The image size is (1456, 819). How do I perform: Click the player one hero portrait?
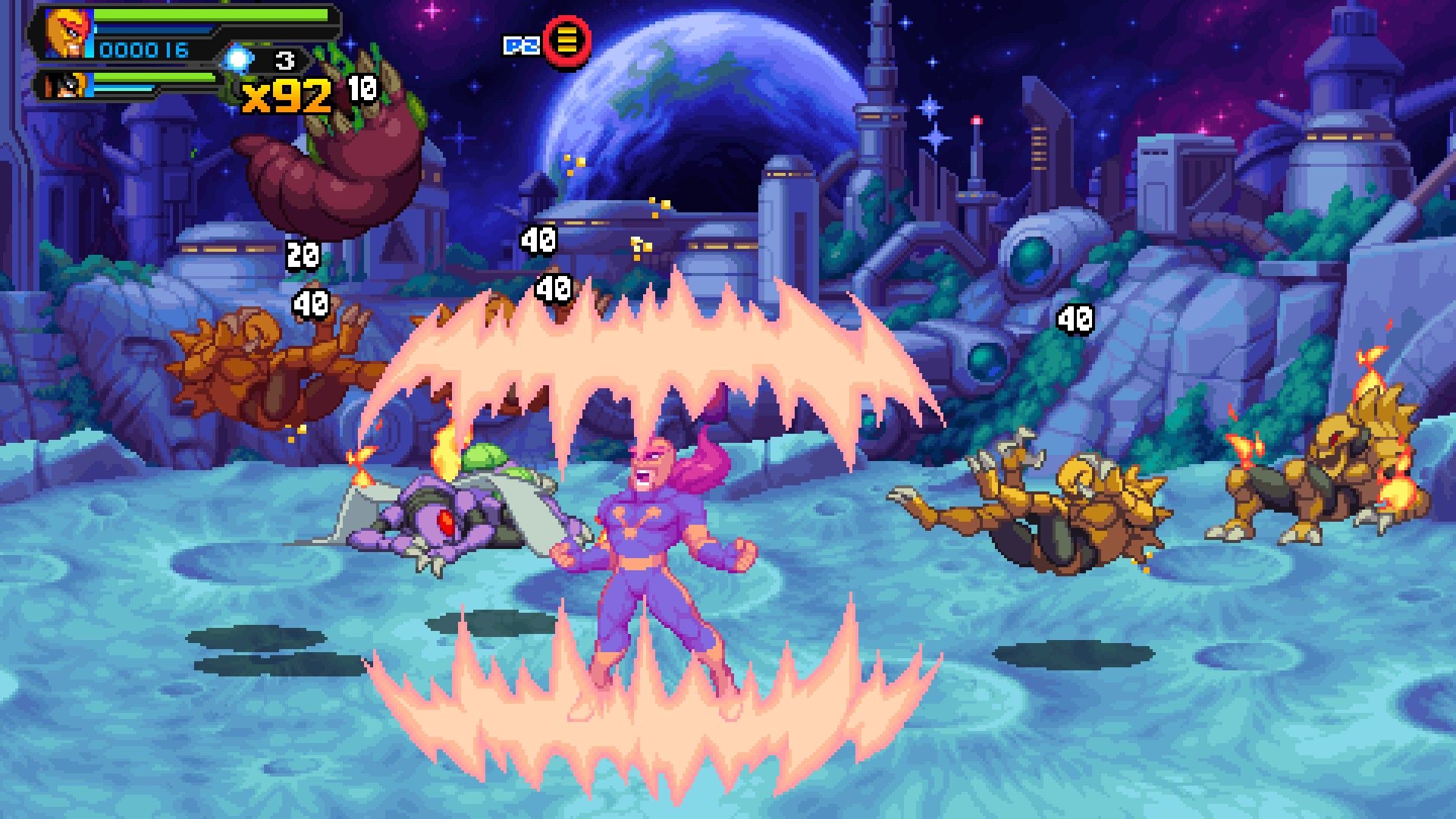click(x=68, y=33)
